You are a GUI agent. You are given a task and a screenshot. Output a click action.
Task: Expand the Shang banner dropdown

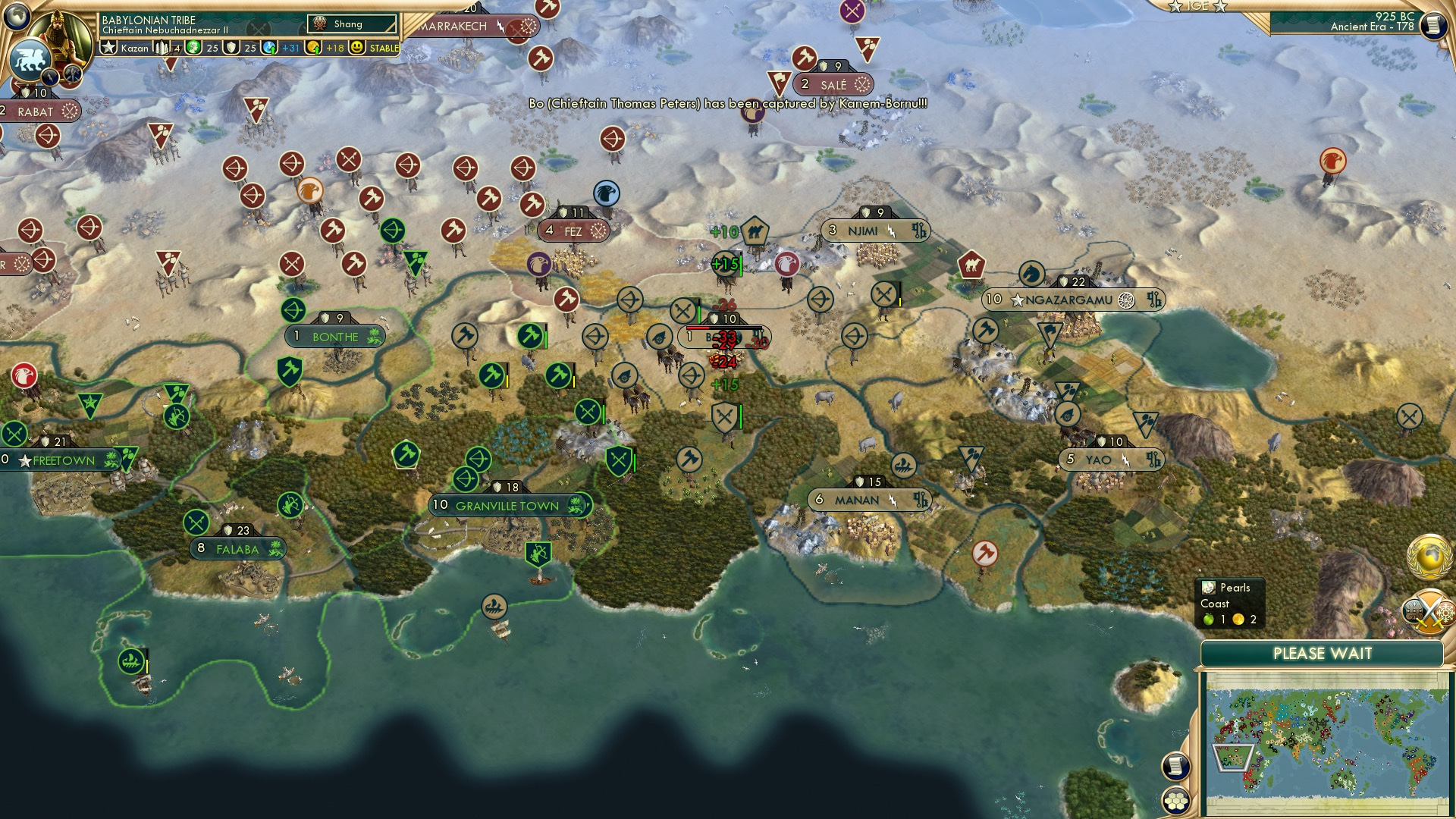(x=350, y=24)
